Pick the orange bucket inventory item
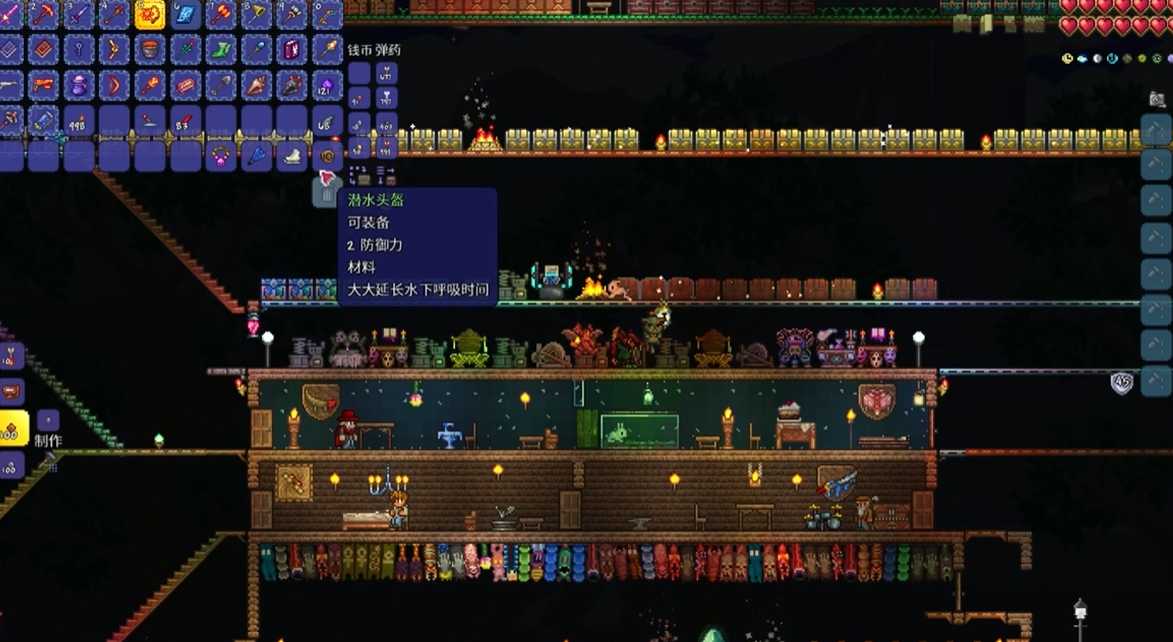 pos(149,49)
